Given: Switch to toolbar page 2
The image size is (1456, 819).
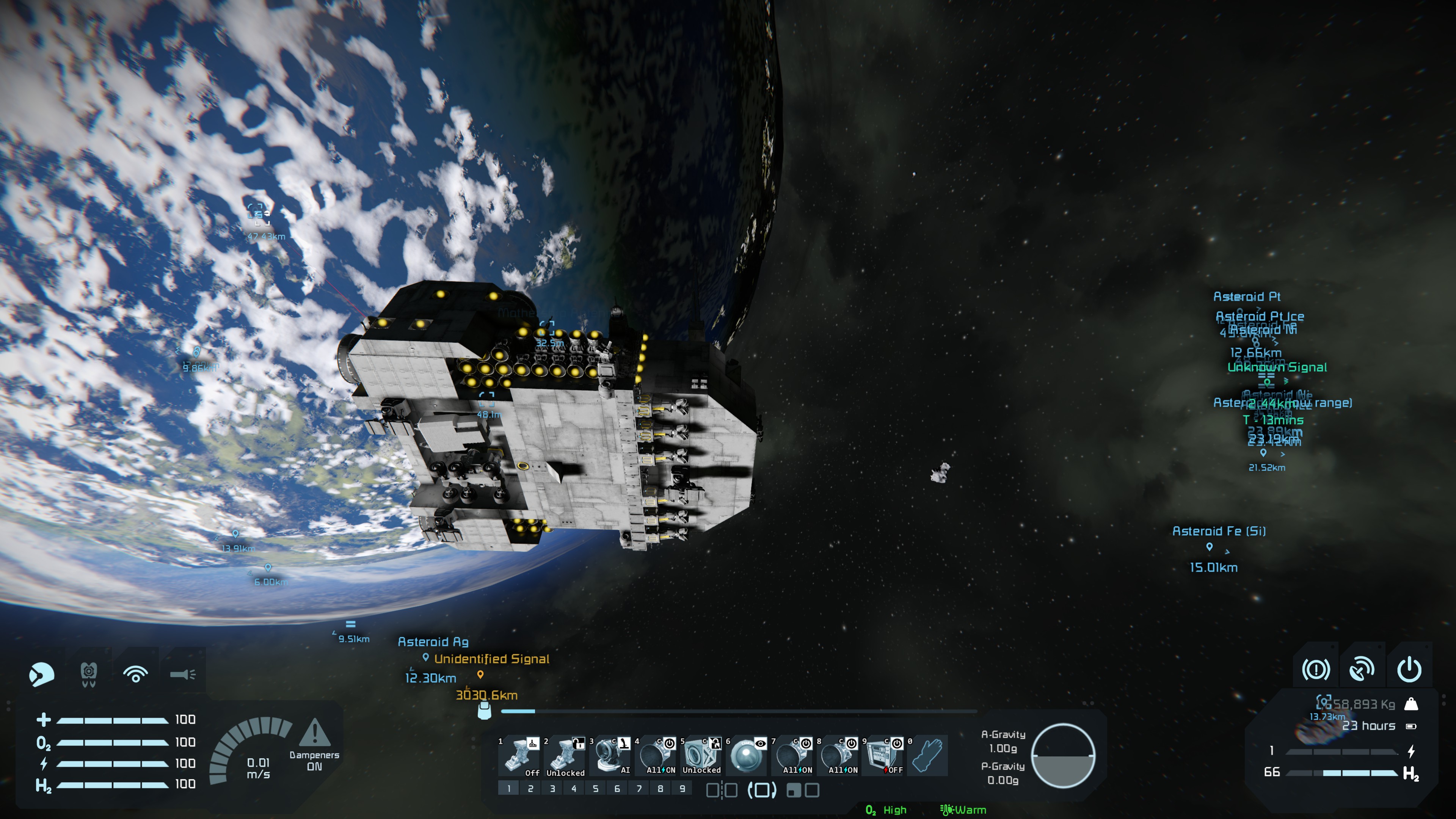Looking at the screenshot, I should 530,789.
